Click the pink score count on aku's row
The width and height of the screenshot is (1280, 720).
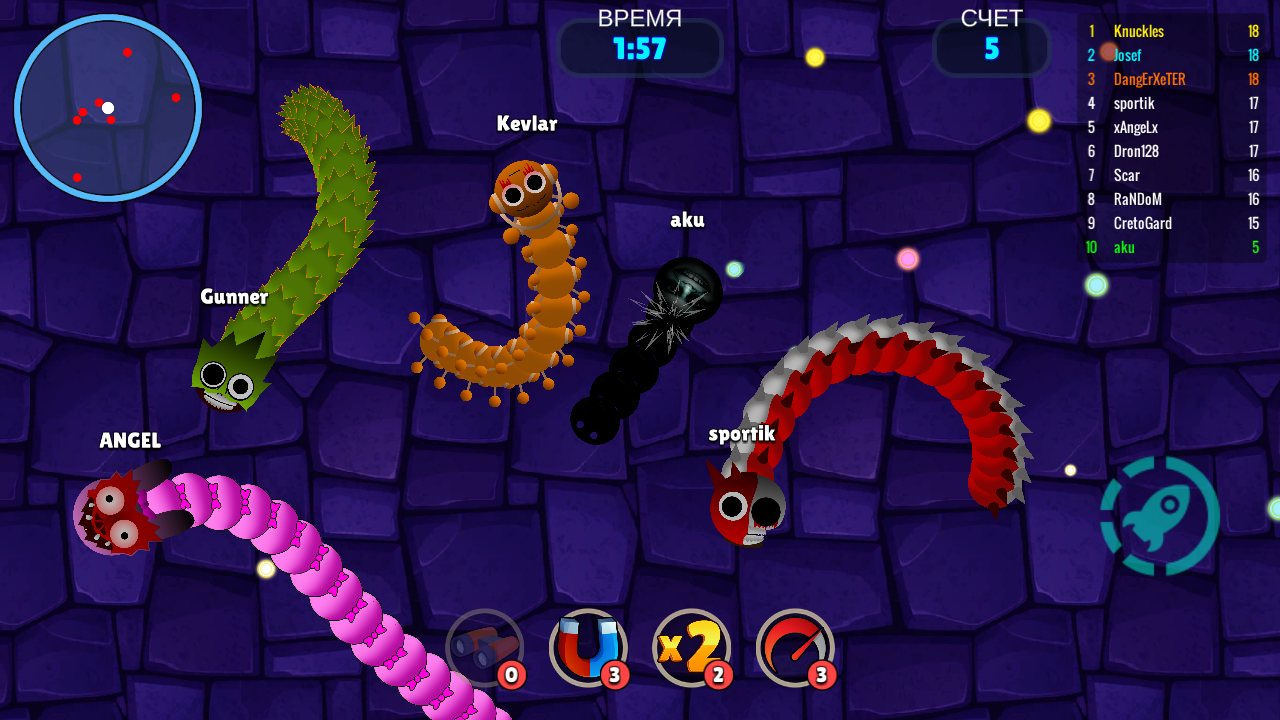[1255, 247]
